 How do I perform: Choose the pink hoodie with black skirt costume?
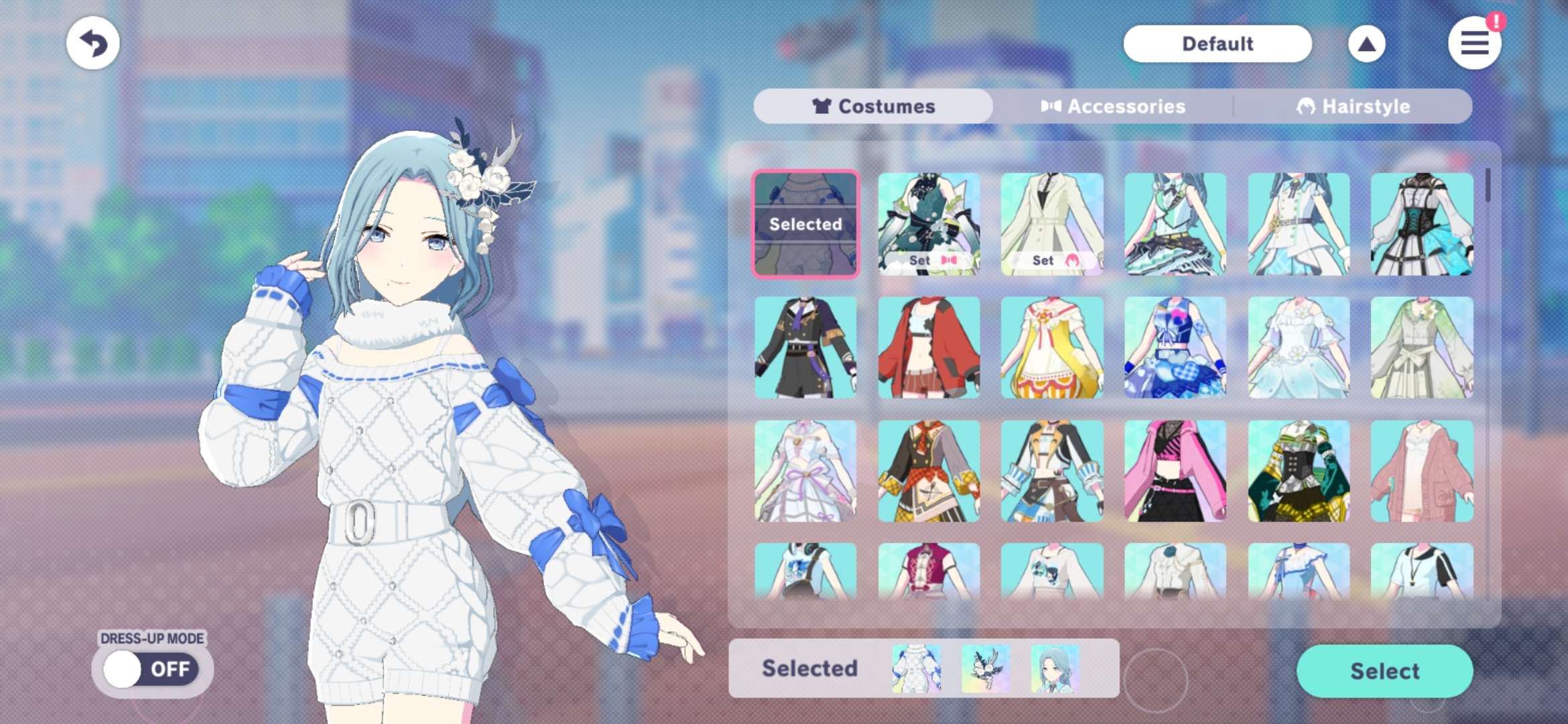point(1175,471)
